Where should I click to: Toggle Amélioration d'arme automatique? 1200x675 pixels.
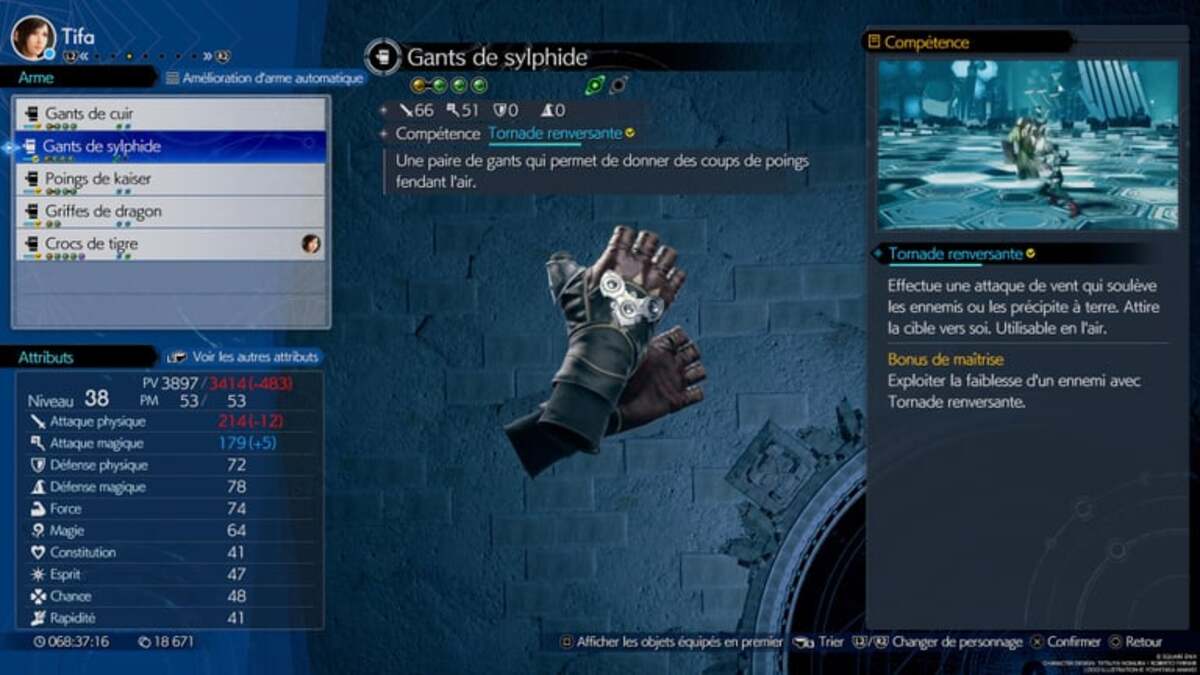click(x=265, y=78)
